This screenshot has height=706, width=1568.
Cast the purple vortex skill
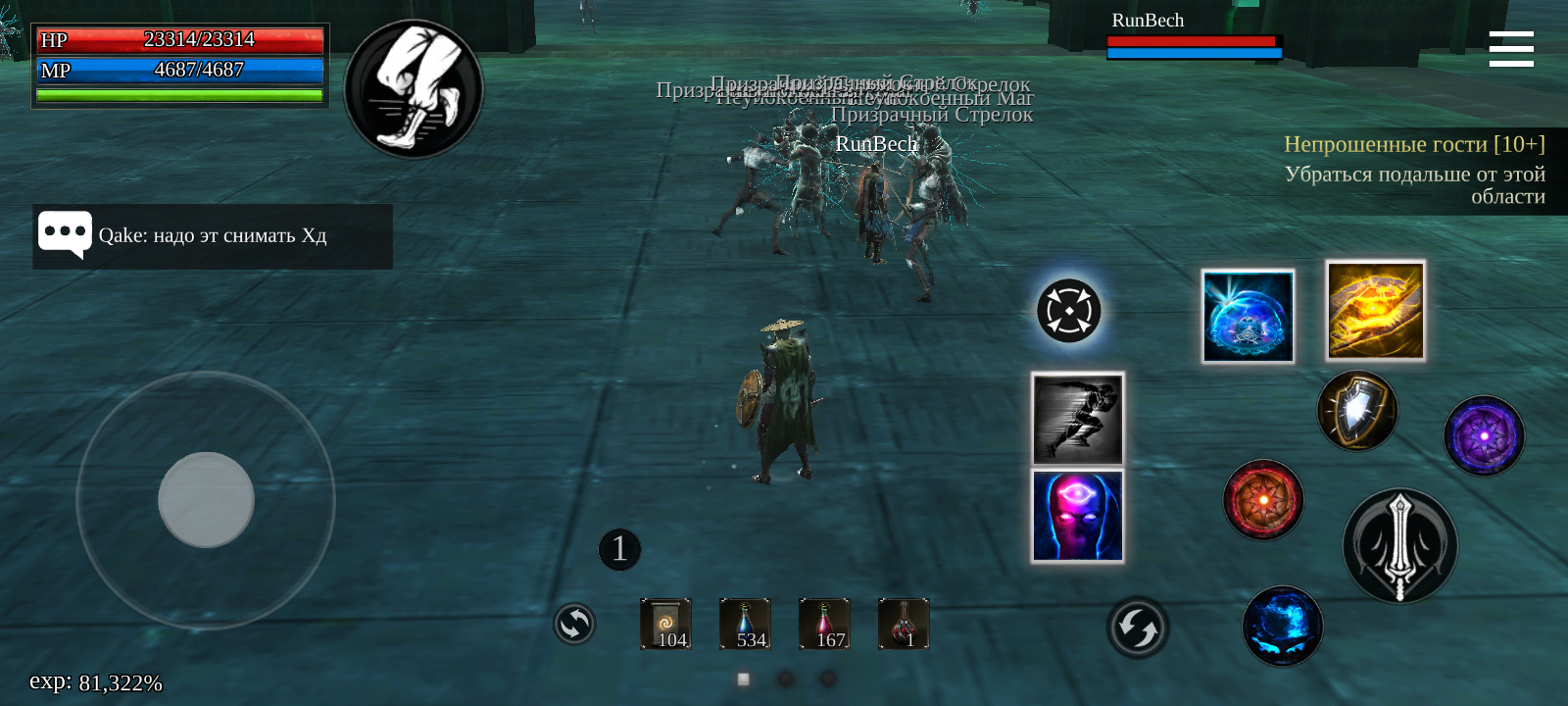pyautogui.click(x=1483, y=436)
